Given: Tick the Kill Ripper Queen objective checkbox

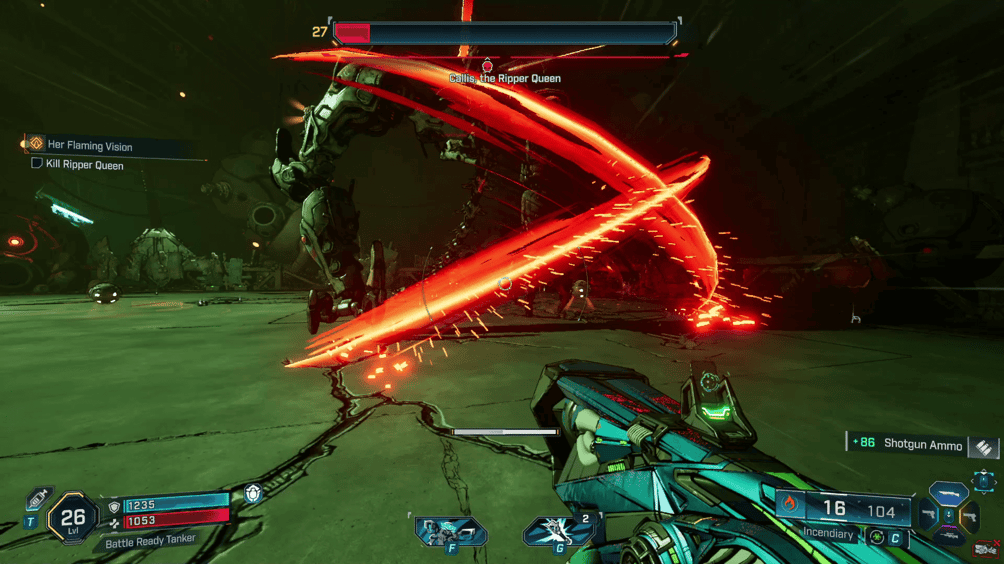Looking at the screenshot, I should point(37,164).
